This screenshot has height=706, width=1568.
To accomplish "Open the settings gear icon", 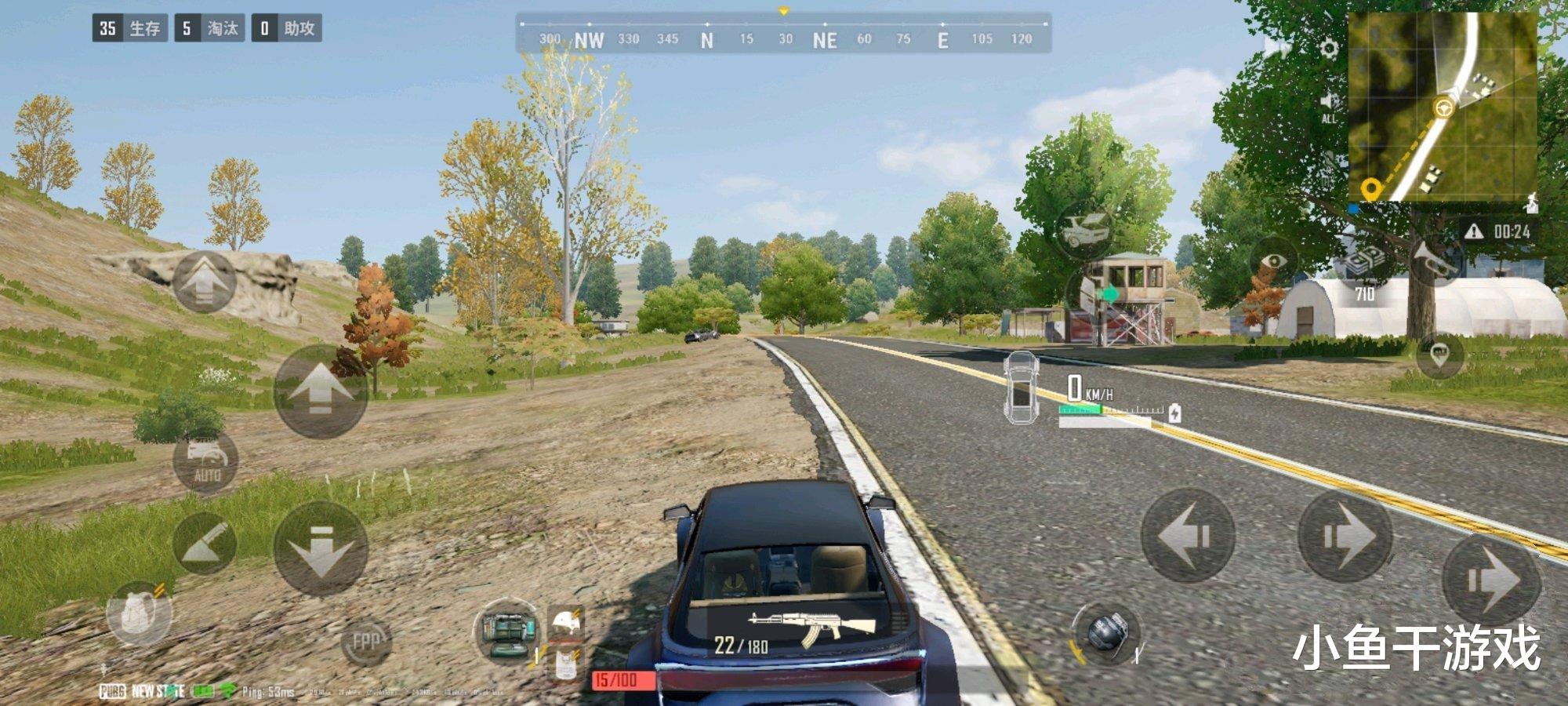I will coord(1328,49).
